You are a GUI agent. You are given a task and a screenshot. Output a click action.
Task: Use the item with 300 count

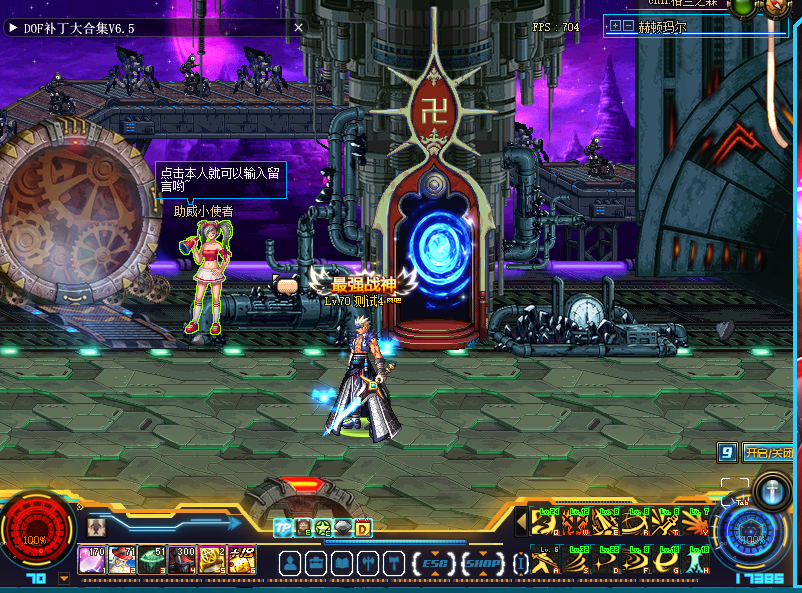(183, 559)
